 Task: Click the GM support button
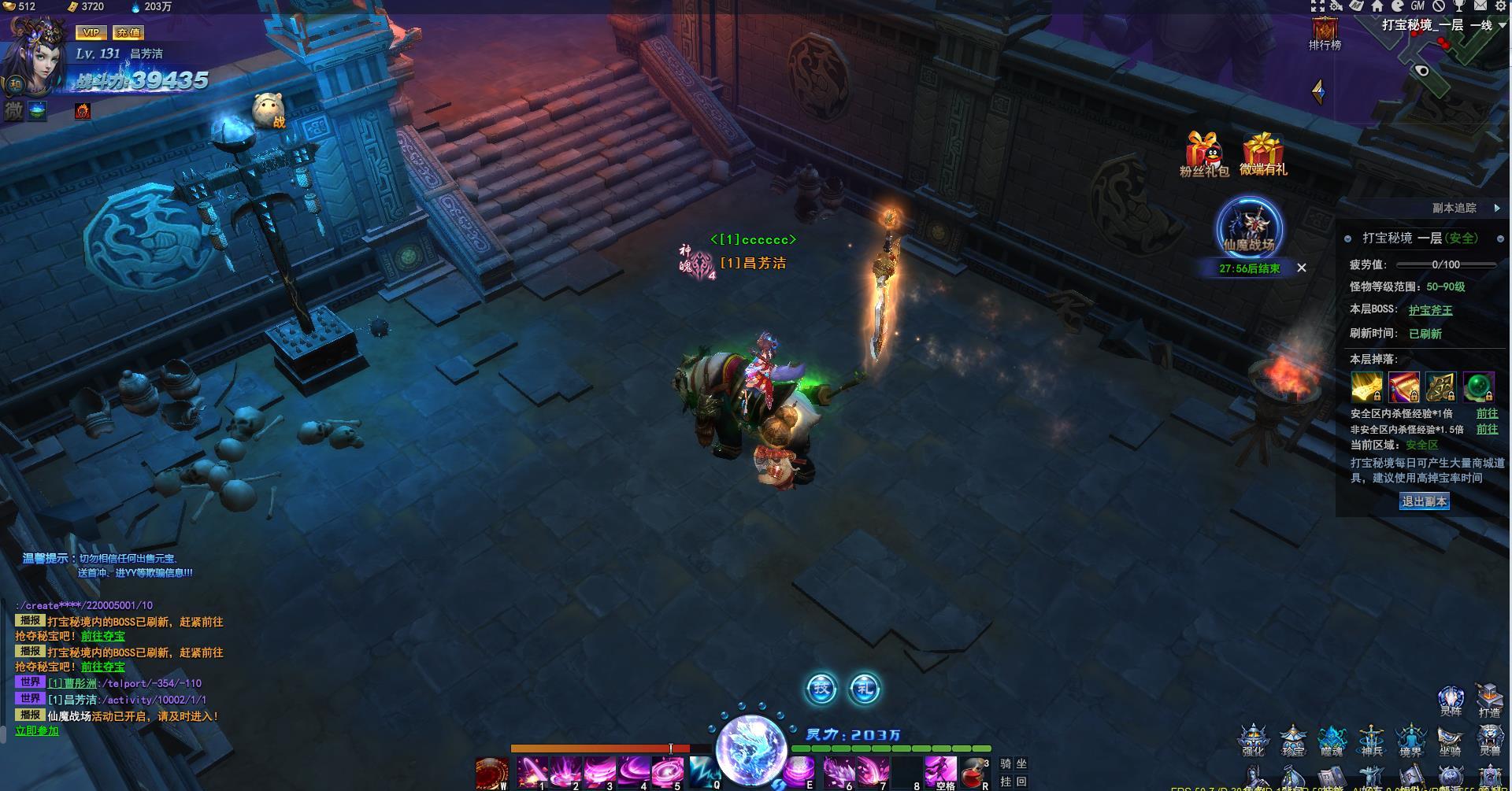click(x=1417, y=6)
